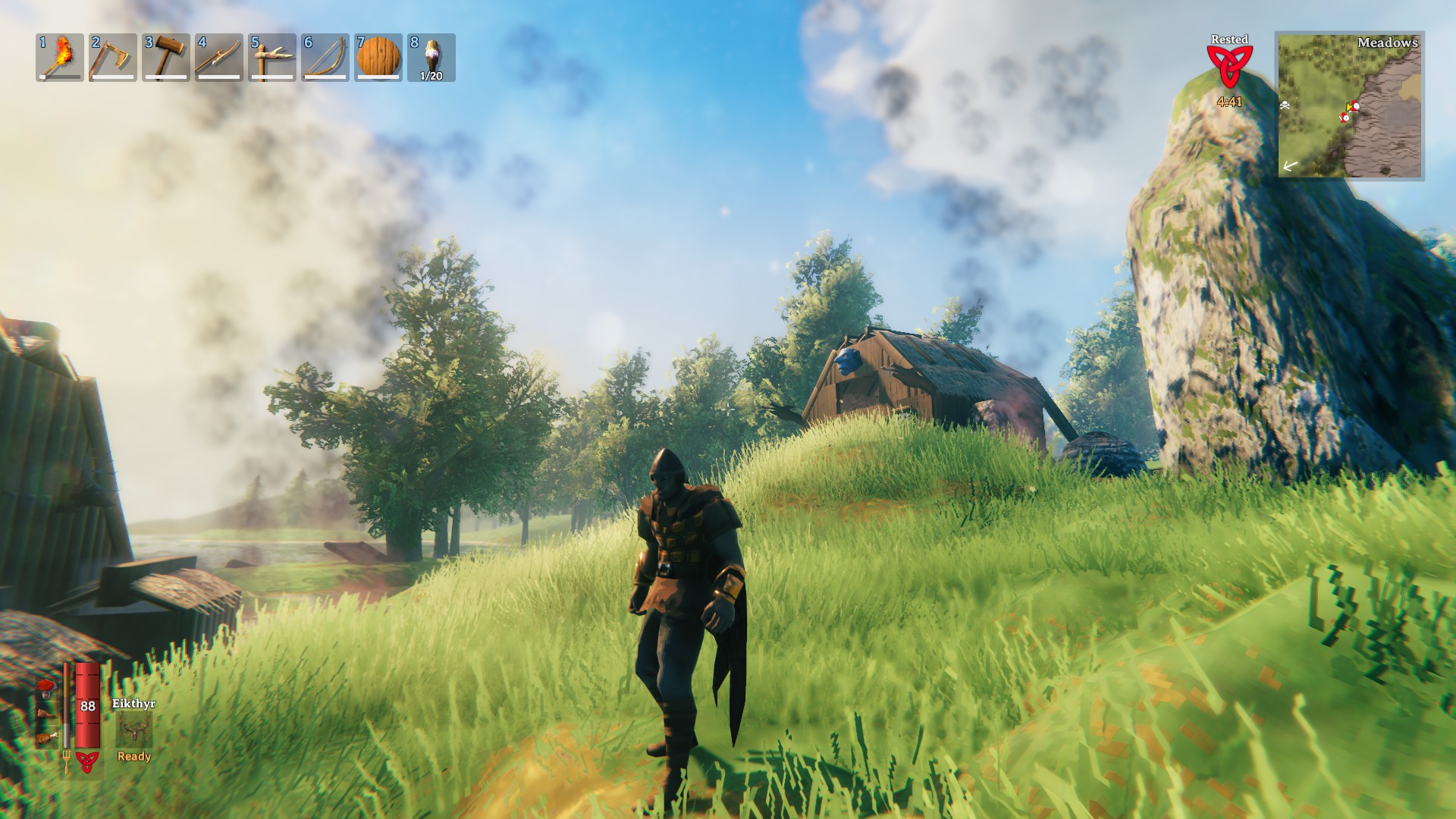
Task: Open the Meadows minimap
Action: click(1350, 105)
